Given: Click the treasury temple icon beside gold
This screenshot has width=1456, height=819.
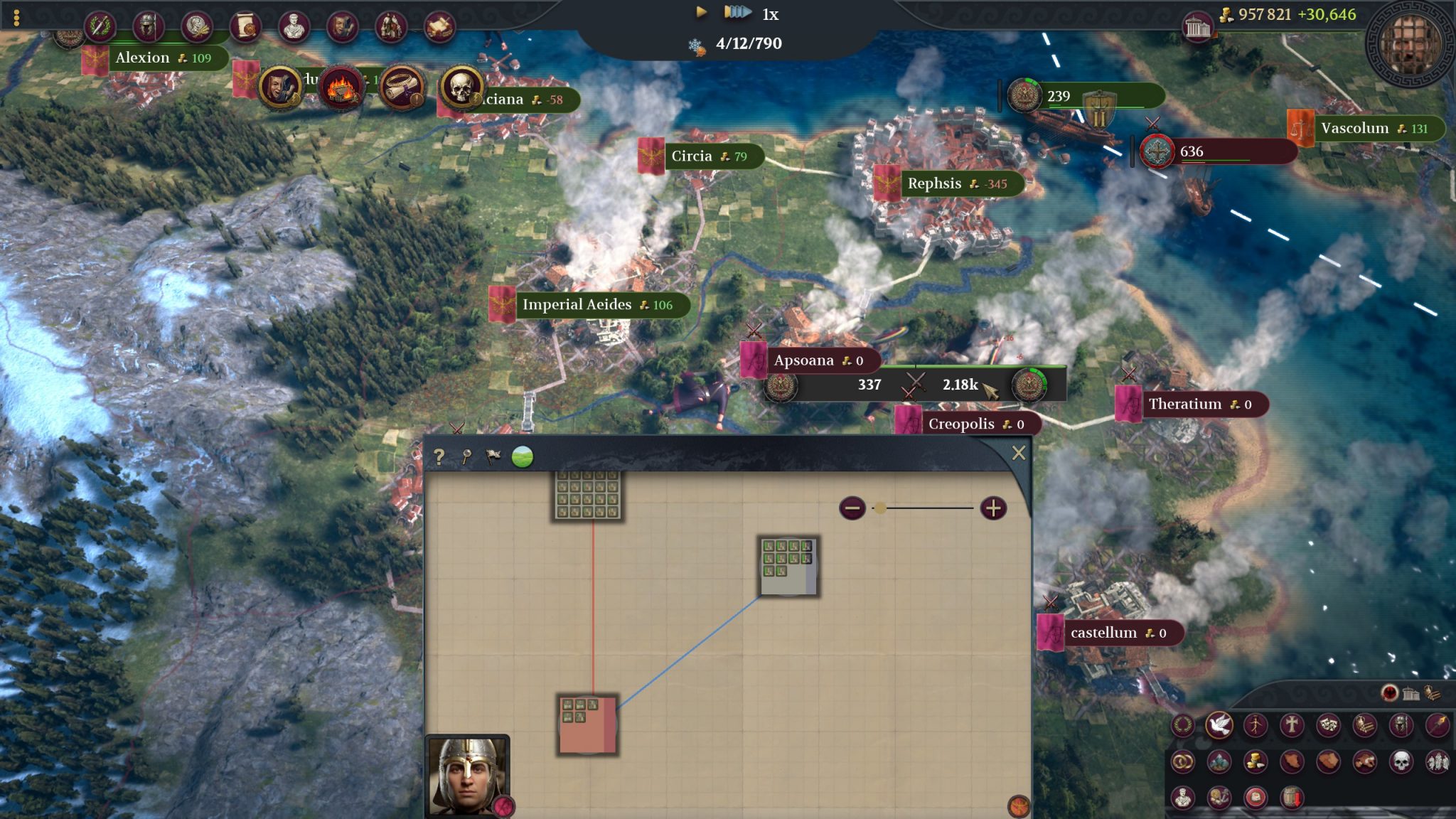Looking at the screenshot, I should tap(1197, 27).
